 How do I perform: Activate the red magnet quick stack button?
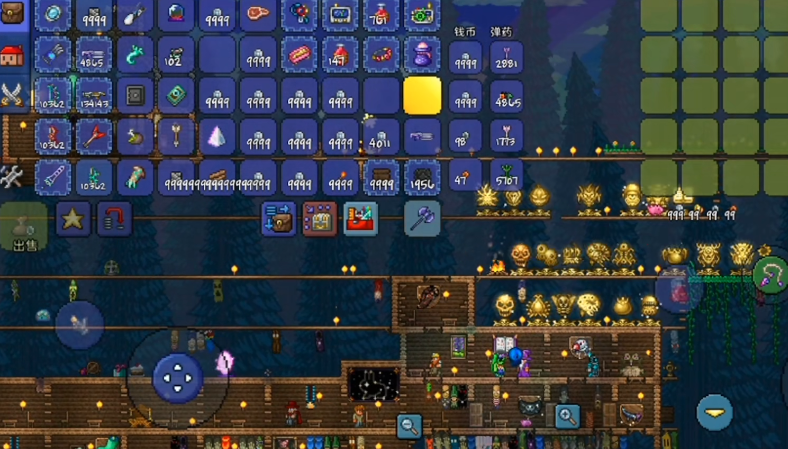[114, 218]
